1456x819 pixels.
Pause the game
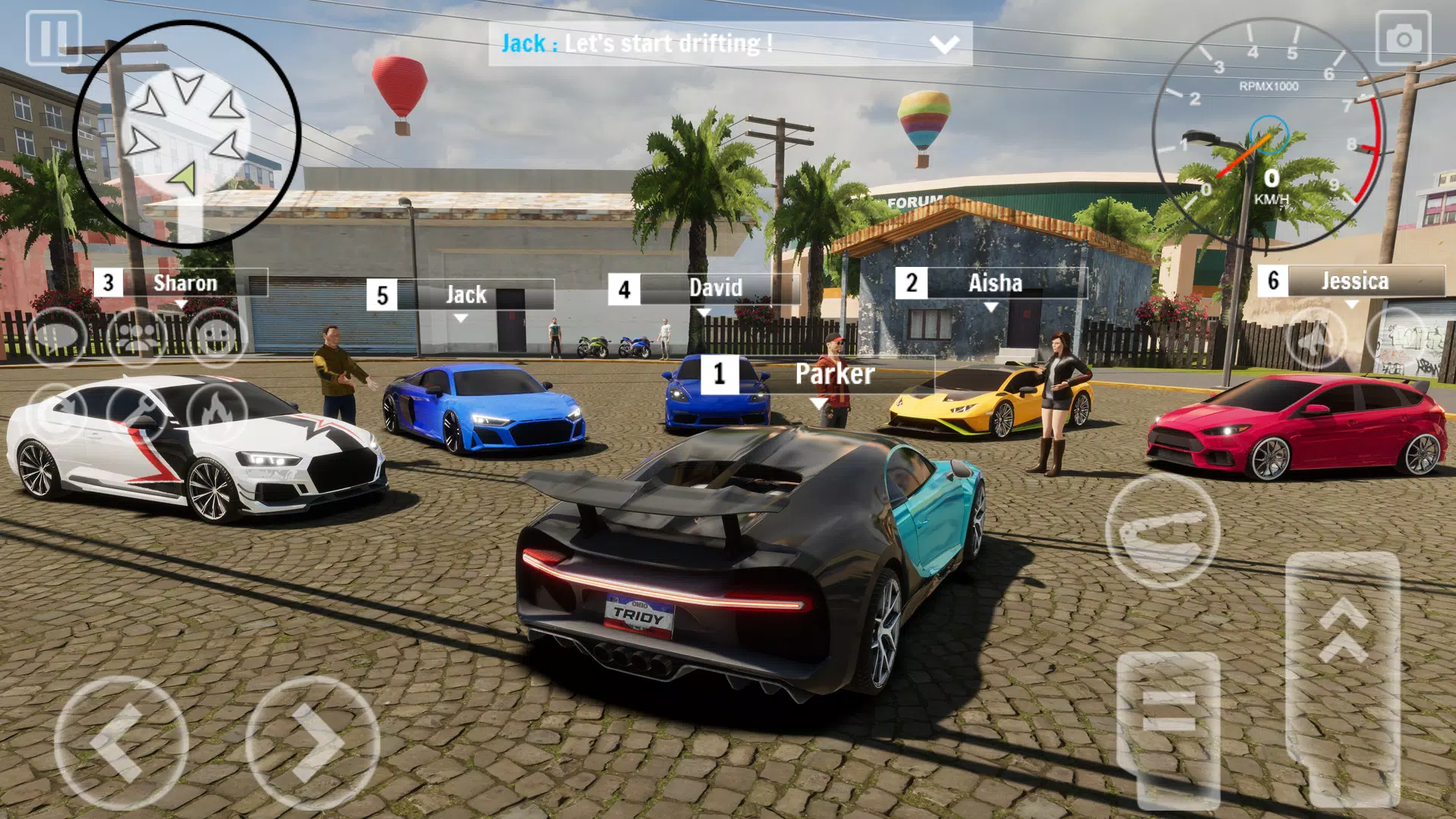pos(53,38)
